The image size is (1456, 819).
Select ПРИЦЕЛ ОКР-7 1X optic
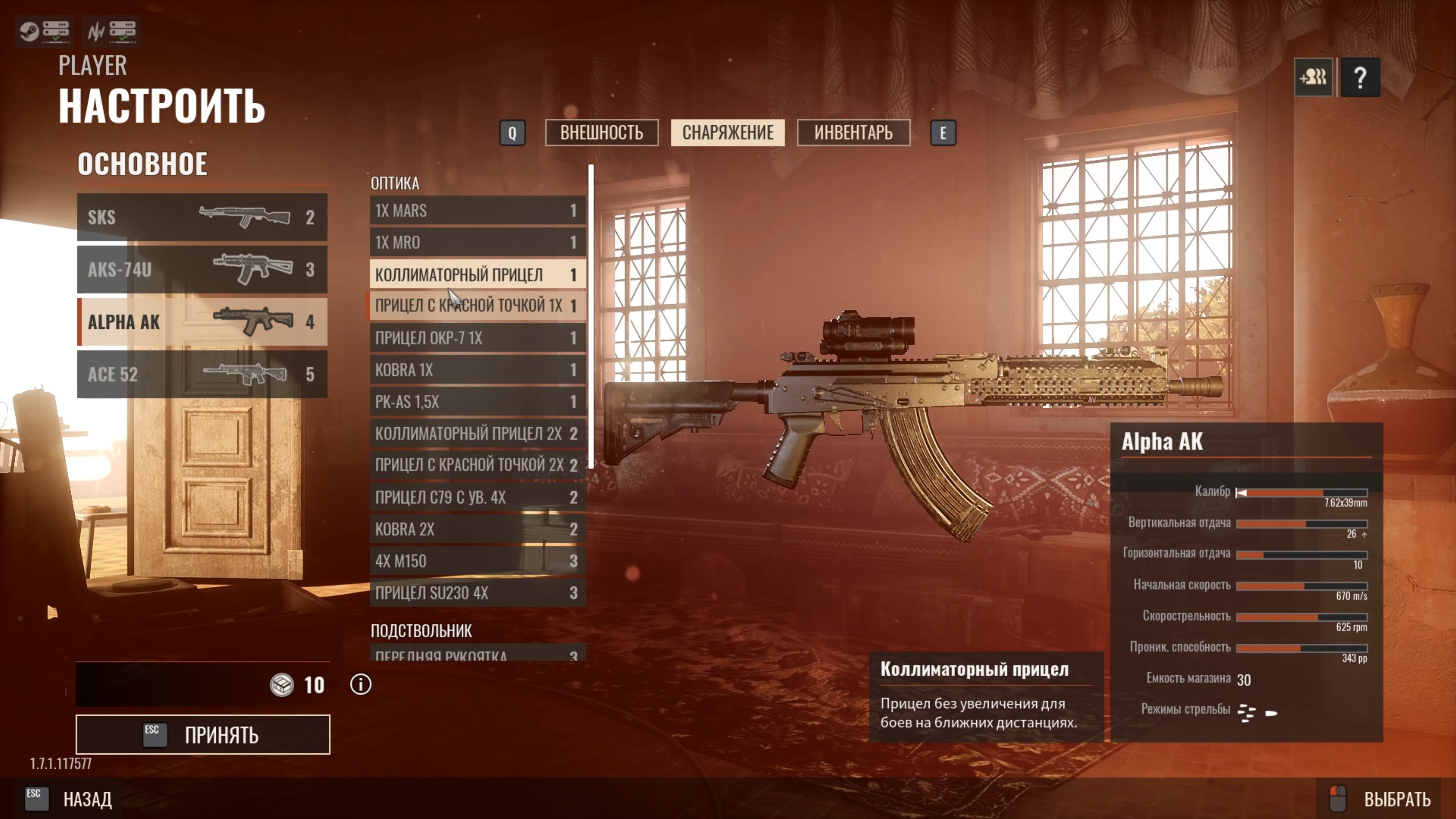477,338
